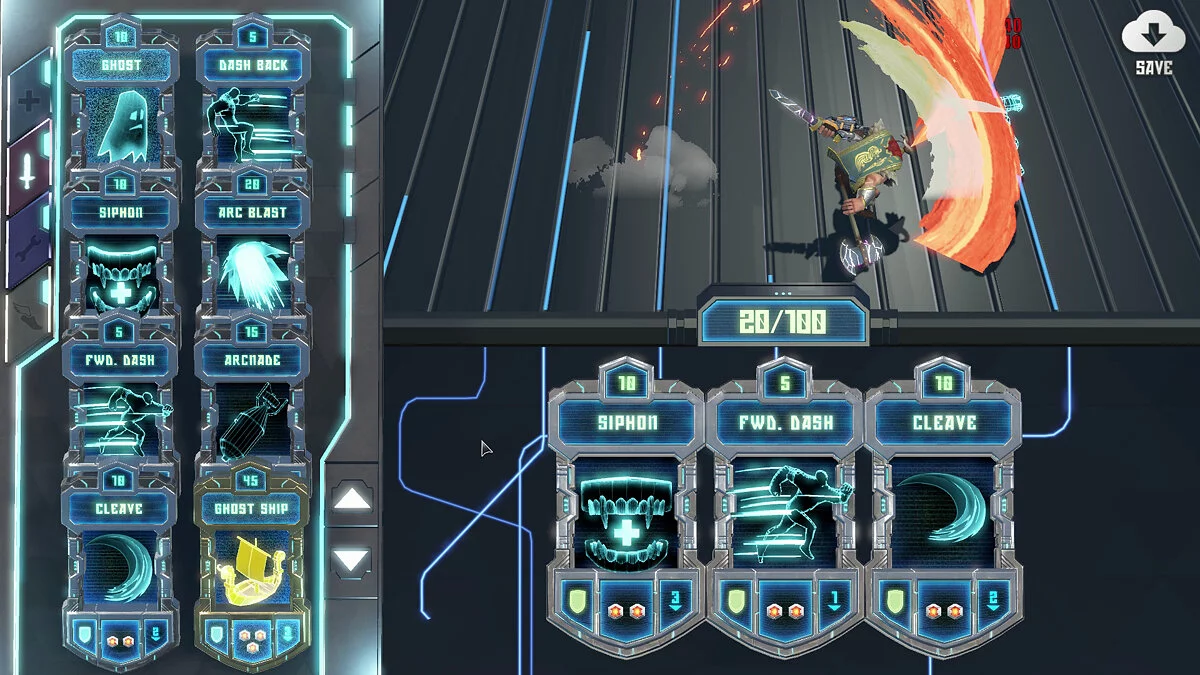Image resolution: width=1200 pixels, height=675 pixels.
Task: Choose Cleave in the ability list panel
Action: (x=121, y=562)
